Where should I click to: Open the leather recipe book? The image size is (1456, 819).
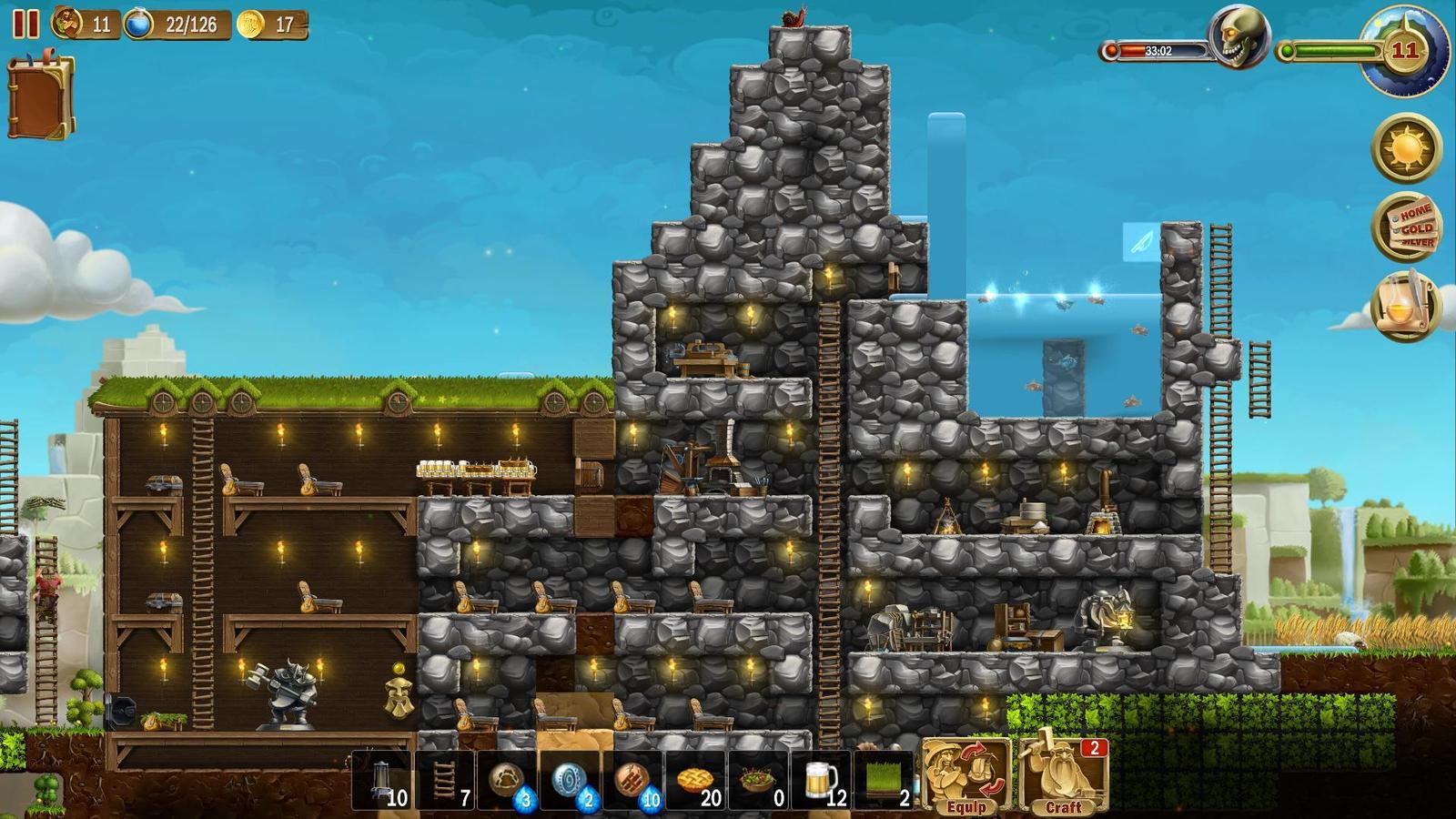click(40, 97)
